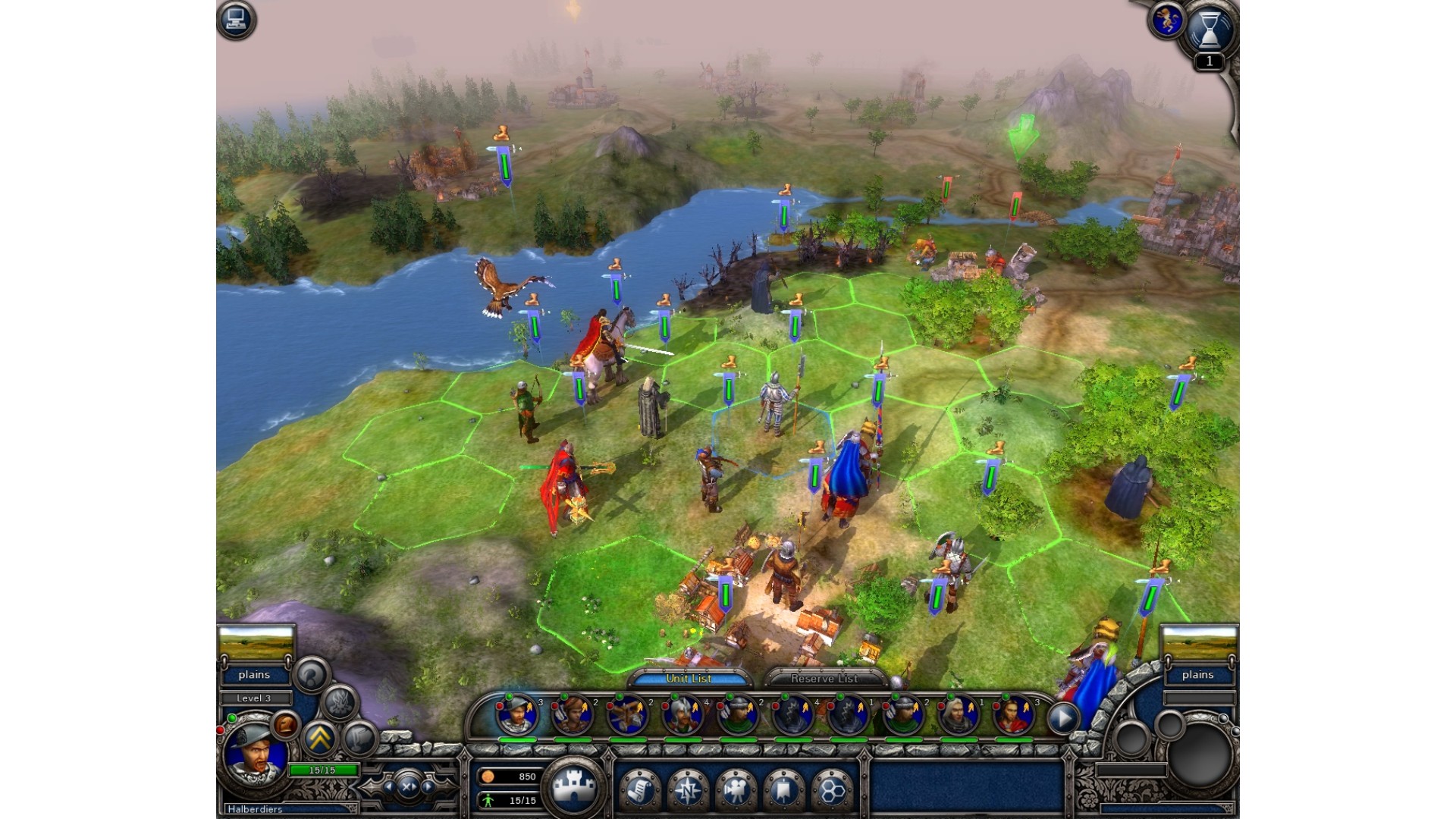Click the compass north button
The height and width of the screenshot is (819, 1456).
[687, 790]
